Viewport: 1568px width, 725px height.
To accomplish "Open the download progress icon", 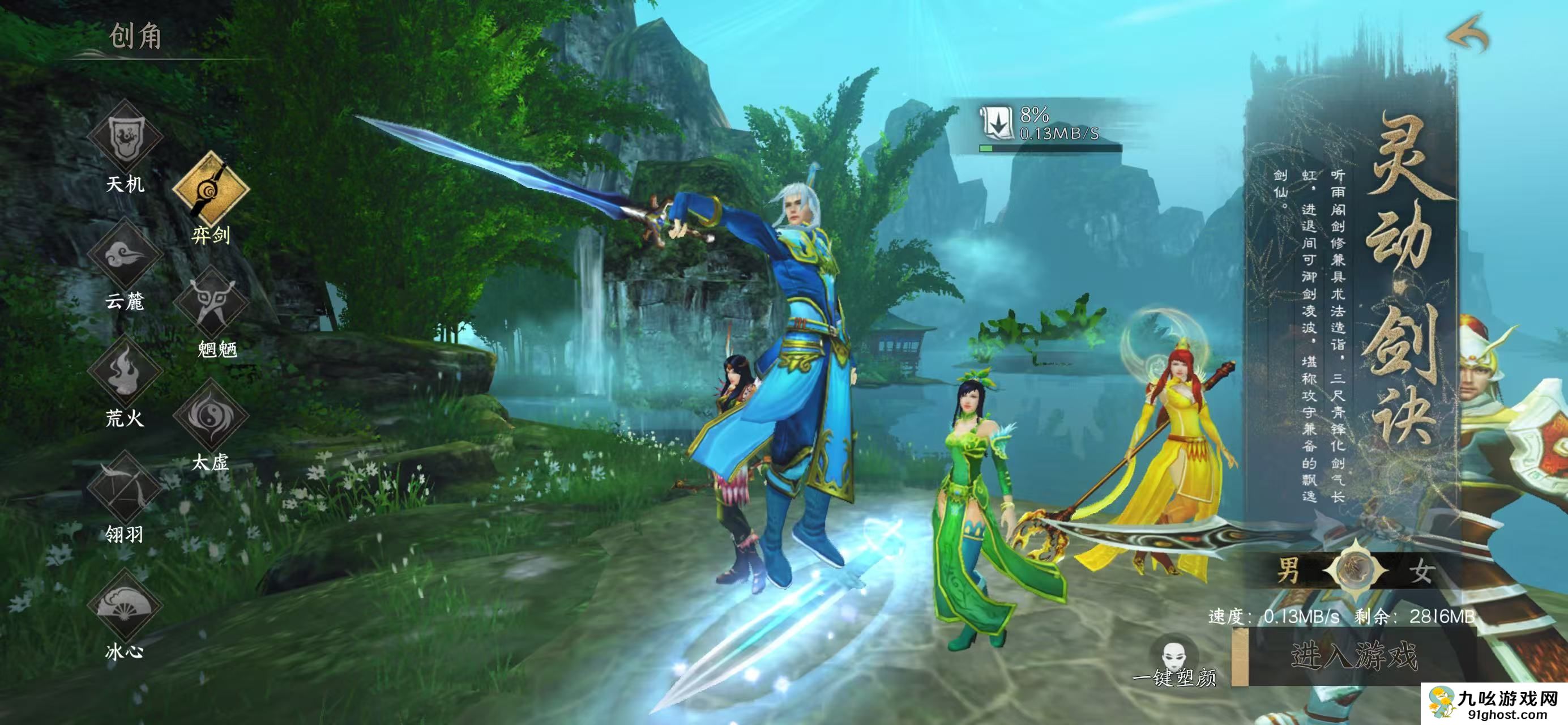I will [996, 122].
